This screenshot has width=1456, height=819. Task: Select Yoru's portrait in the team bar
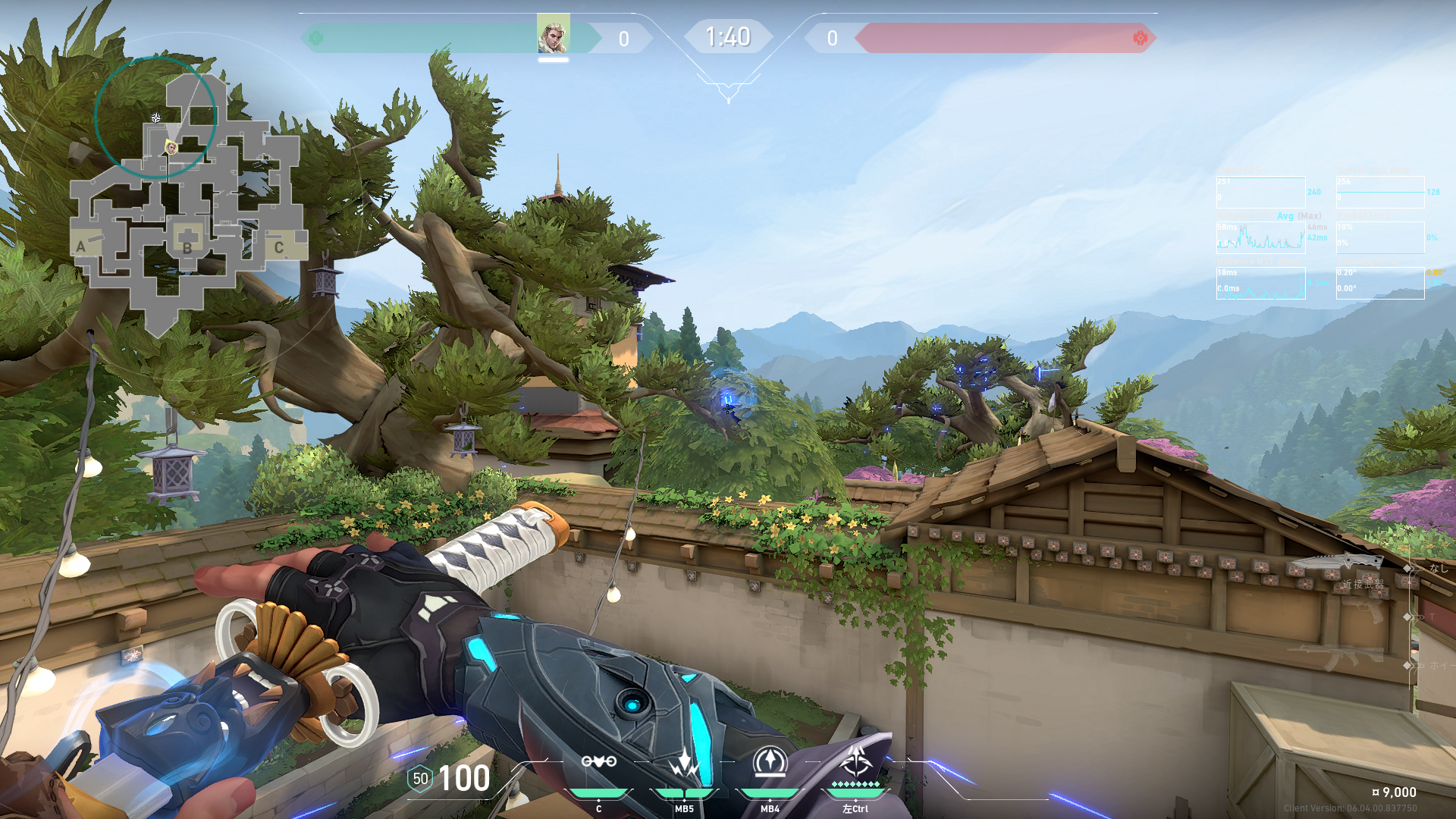553,34
